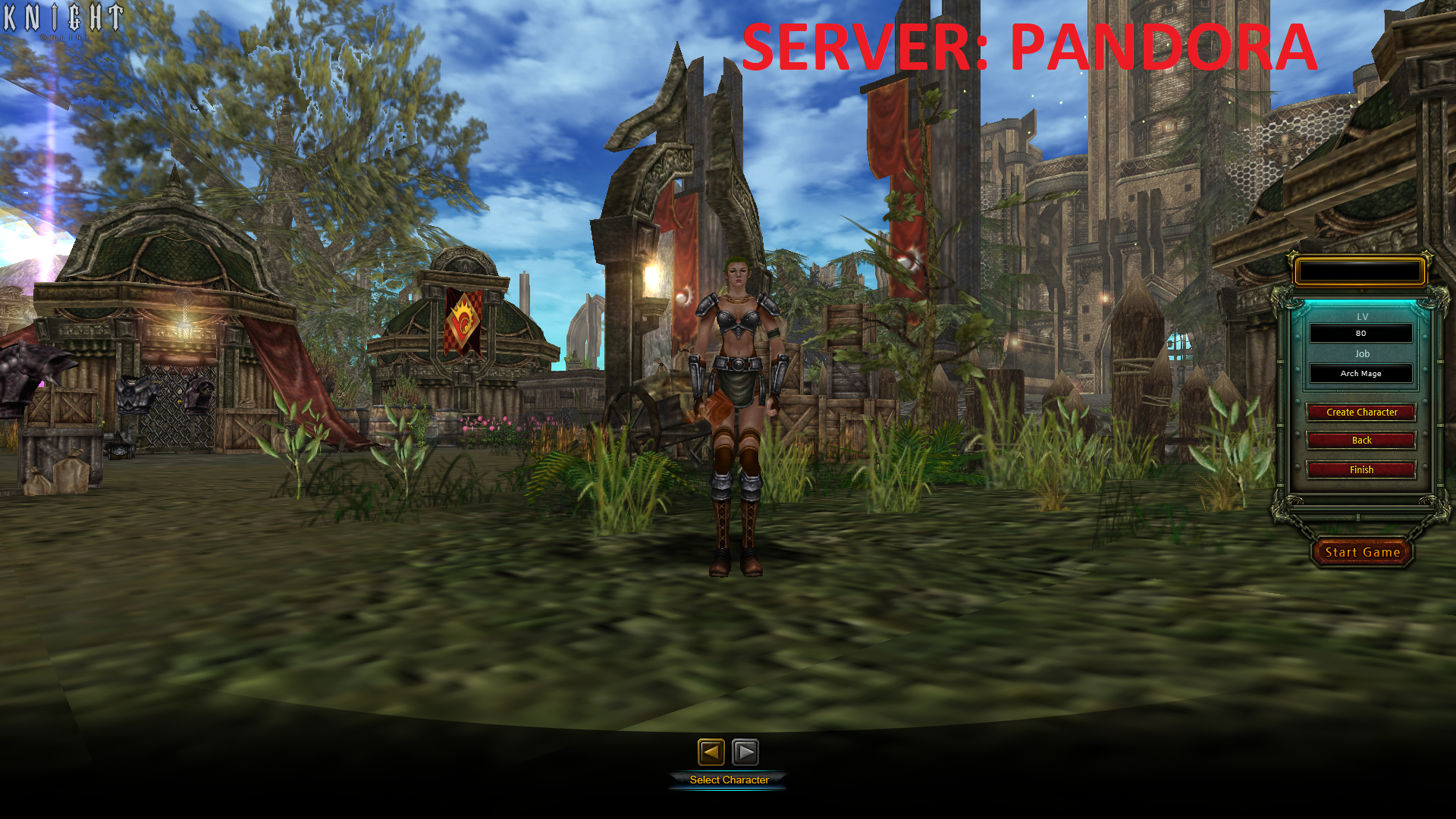The image size is (1456, 819).
Task: Click the gold-framed name box atop the panel
Action: click(1359, 271)
